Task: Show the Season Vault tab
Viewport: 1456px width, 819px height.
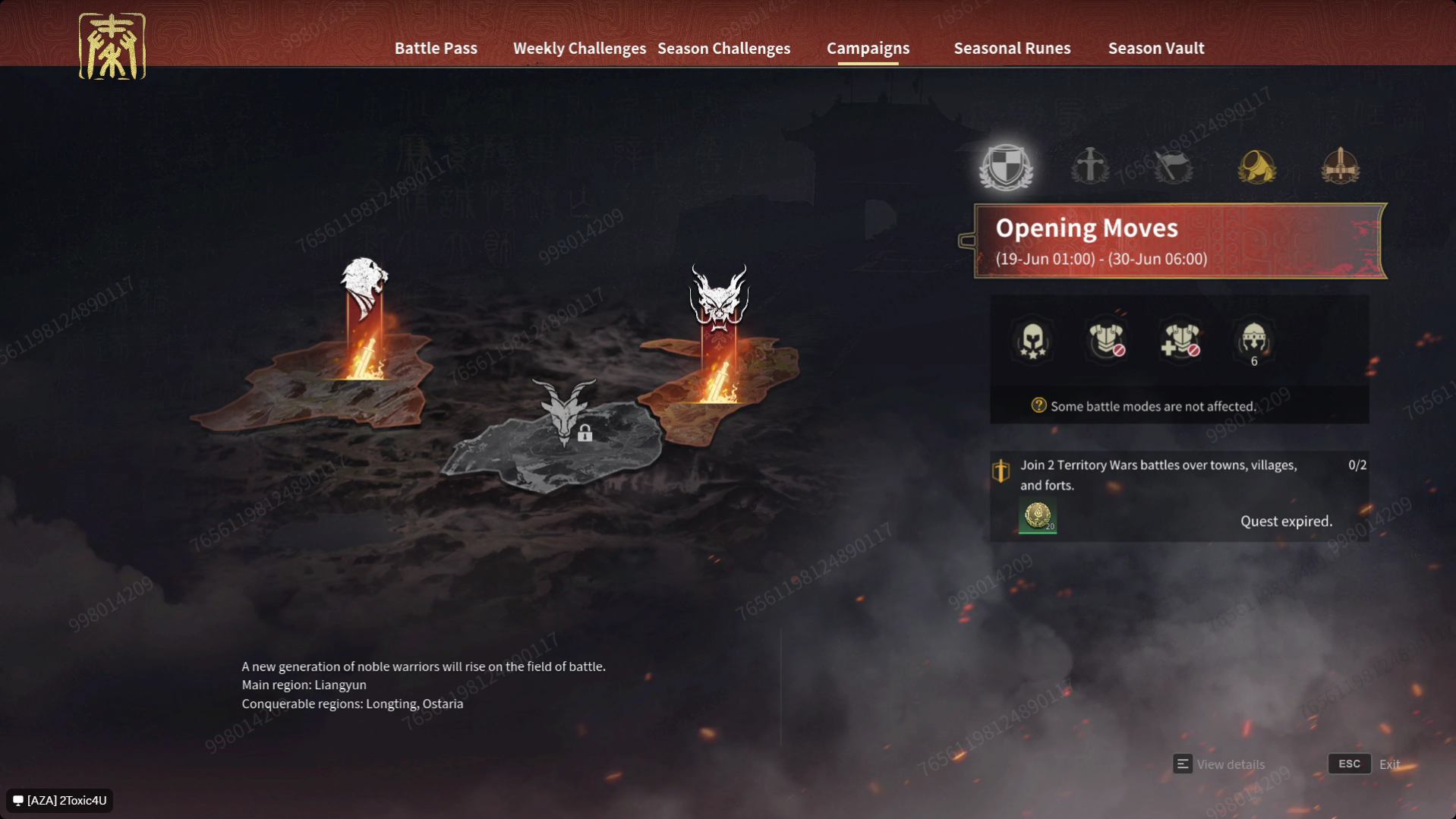Action: [x=1155, y=48]
